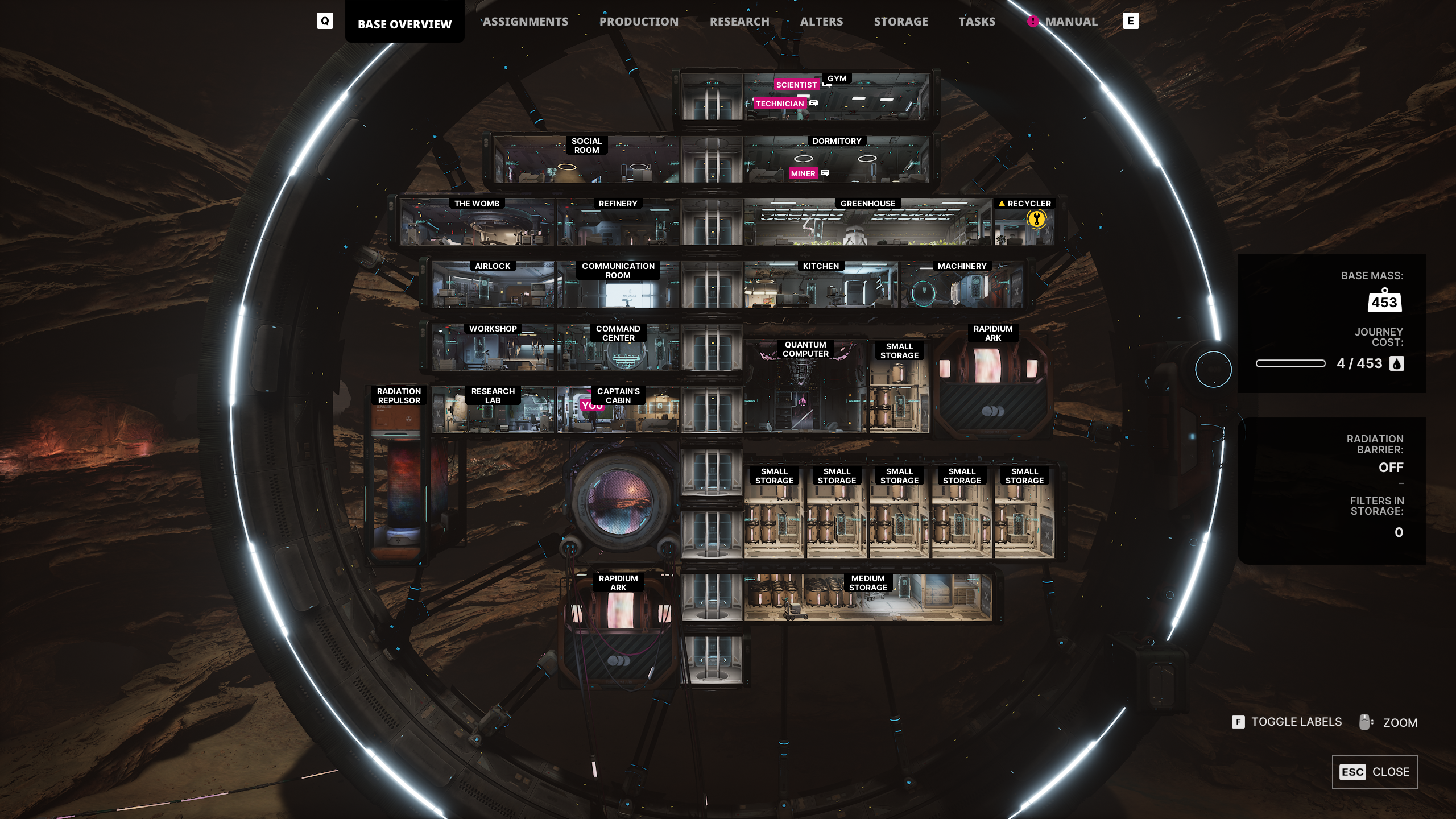Open the RESEARCH tab

739,21
